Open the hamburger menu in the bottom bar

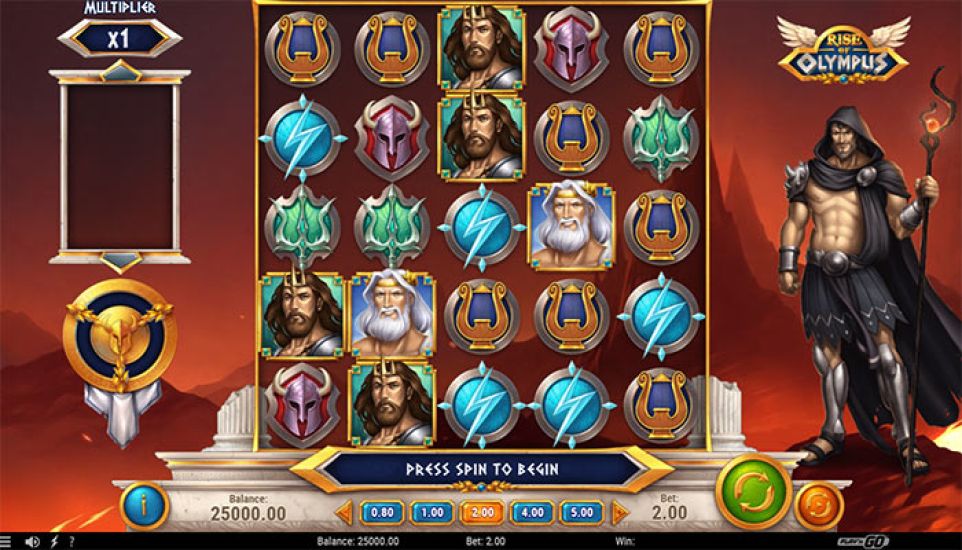point(8,542)
